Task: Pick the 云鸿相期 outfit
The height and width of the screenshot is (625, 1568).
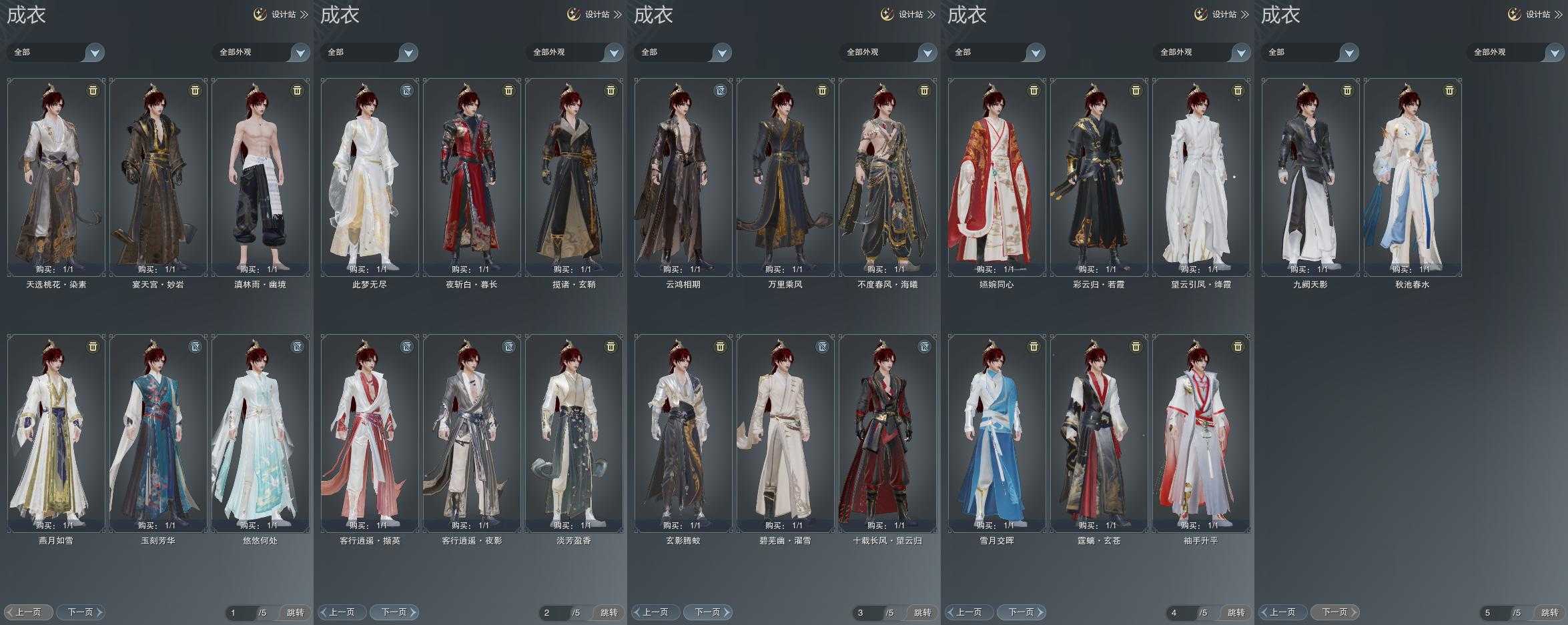Action: pyautogui.click(x=683, y=177)
